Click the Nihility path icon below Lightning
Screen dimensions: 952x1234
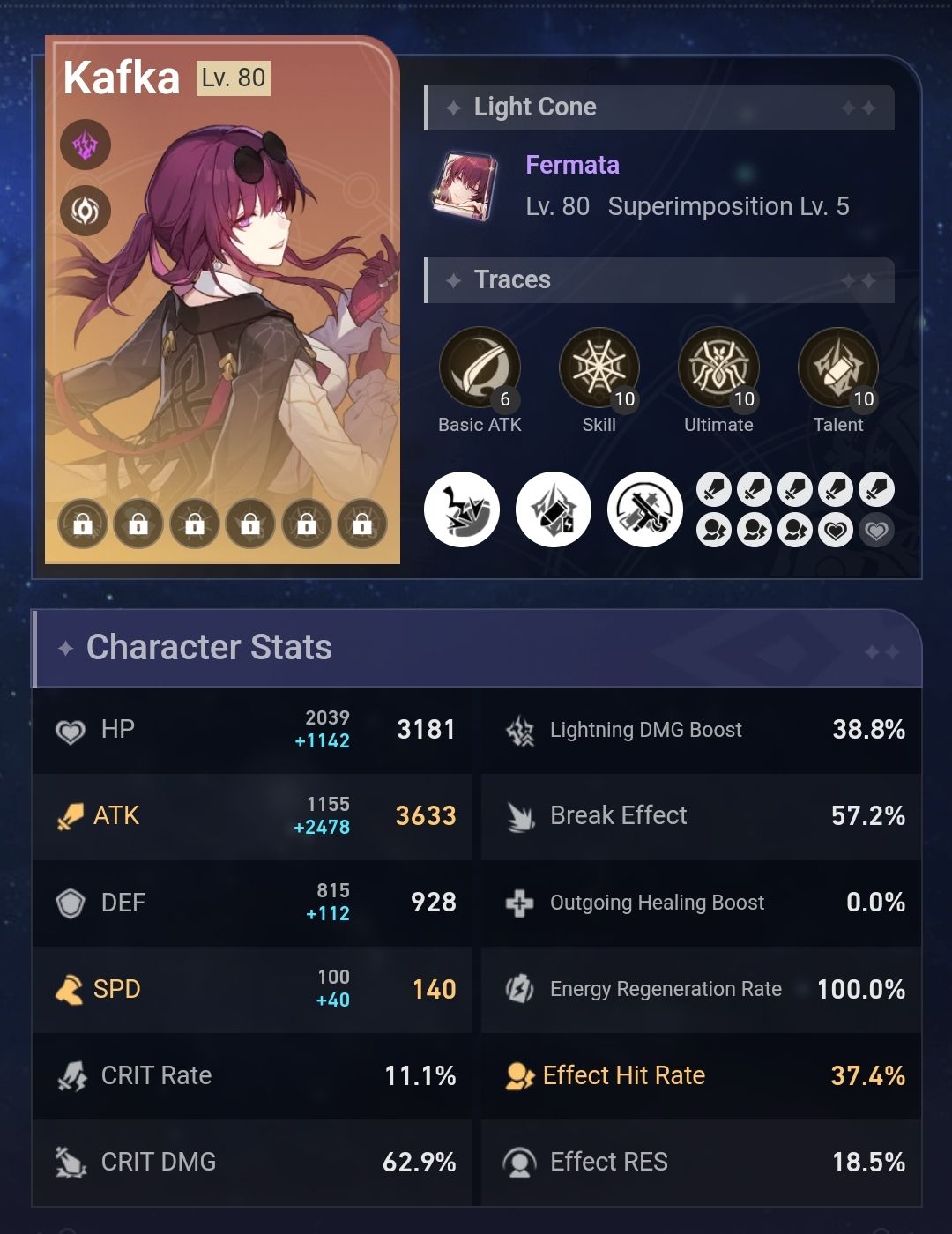[86, 211]
